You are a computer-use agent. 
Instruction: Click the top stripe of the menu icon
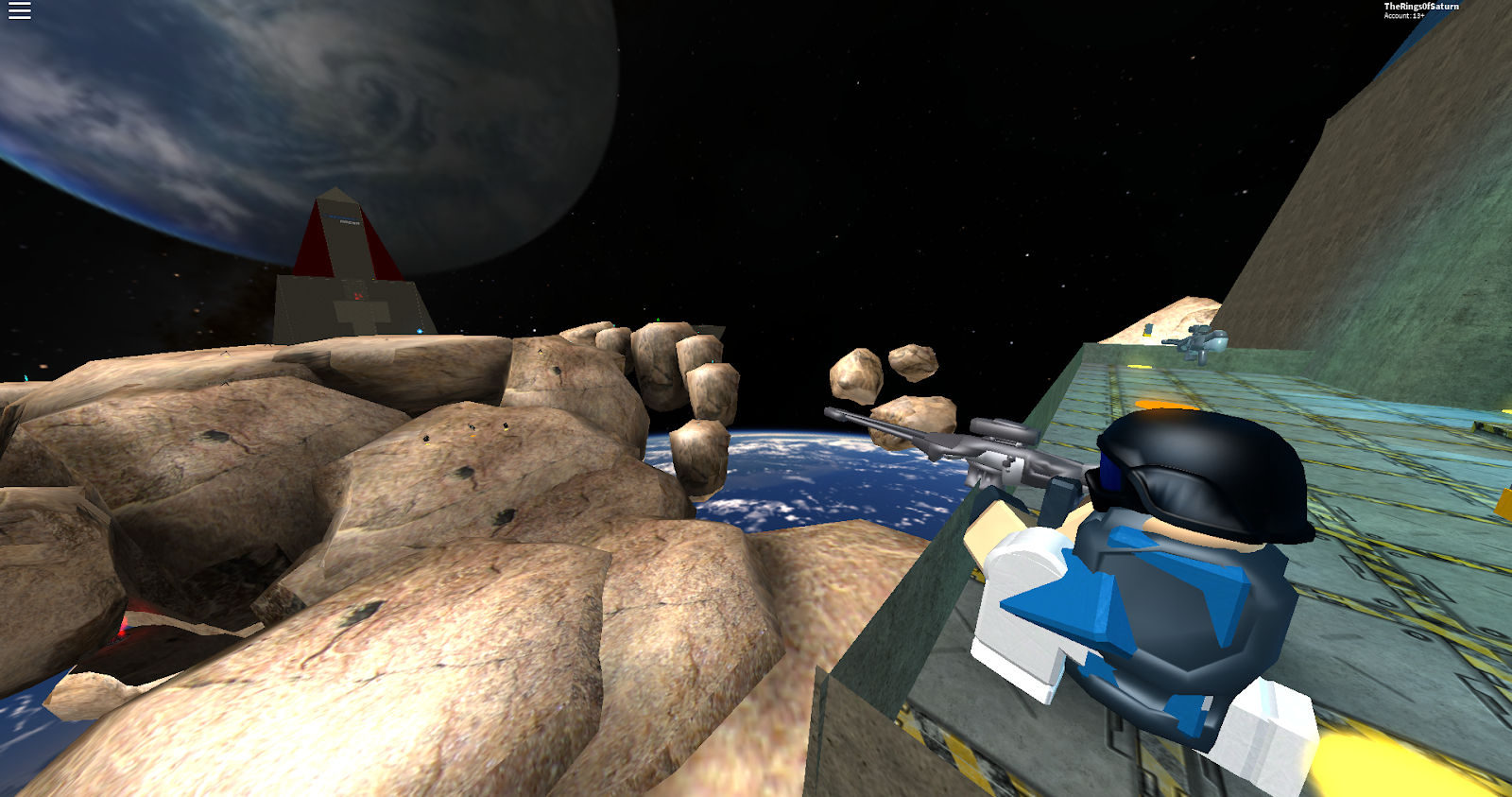19,4
